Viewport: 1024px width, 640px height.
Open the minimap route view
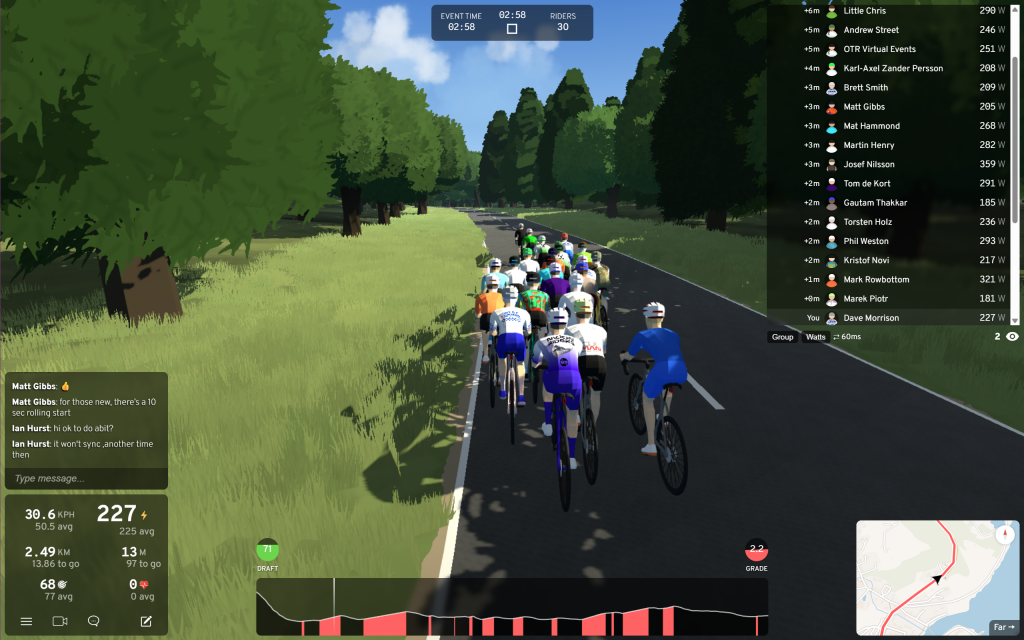pos(935,578)
